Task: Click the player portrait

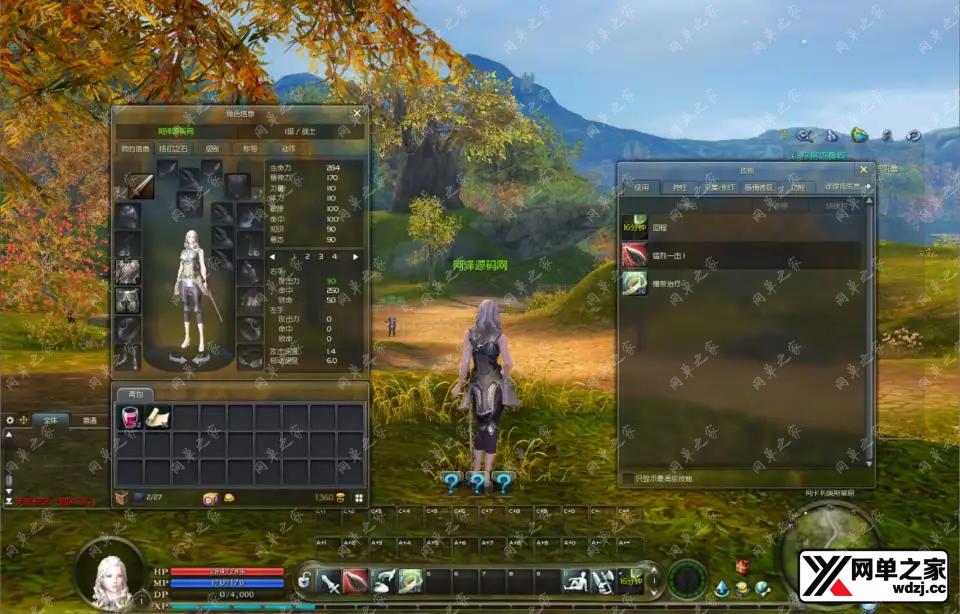Action: pyautogui.click(x=110, y=574)
